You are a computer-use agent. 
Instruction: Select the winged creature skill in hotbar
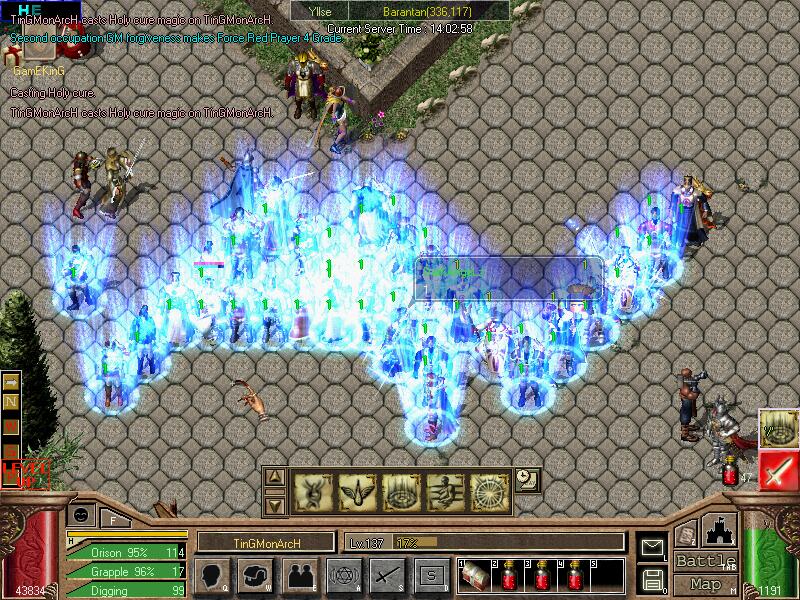pyautogui.click(x=313, y=491)
